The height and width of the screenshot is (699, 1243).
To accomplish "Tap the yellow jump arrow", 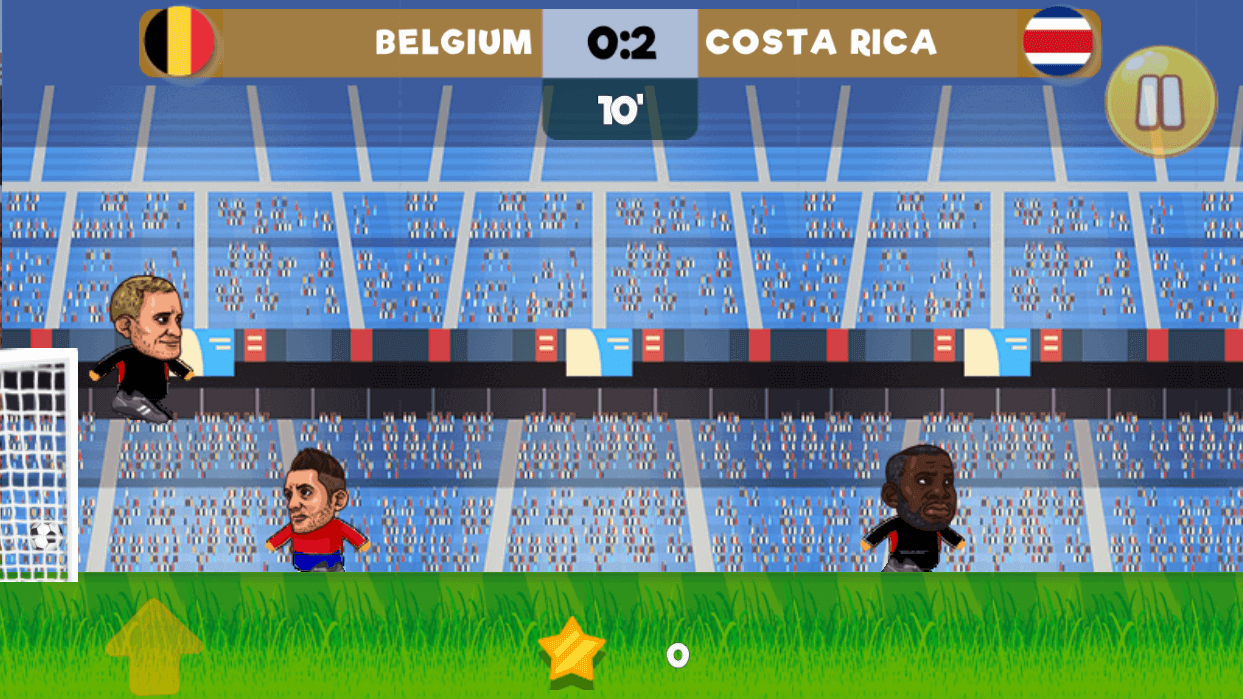I will (x=154, y=644).
